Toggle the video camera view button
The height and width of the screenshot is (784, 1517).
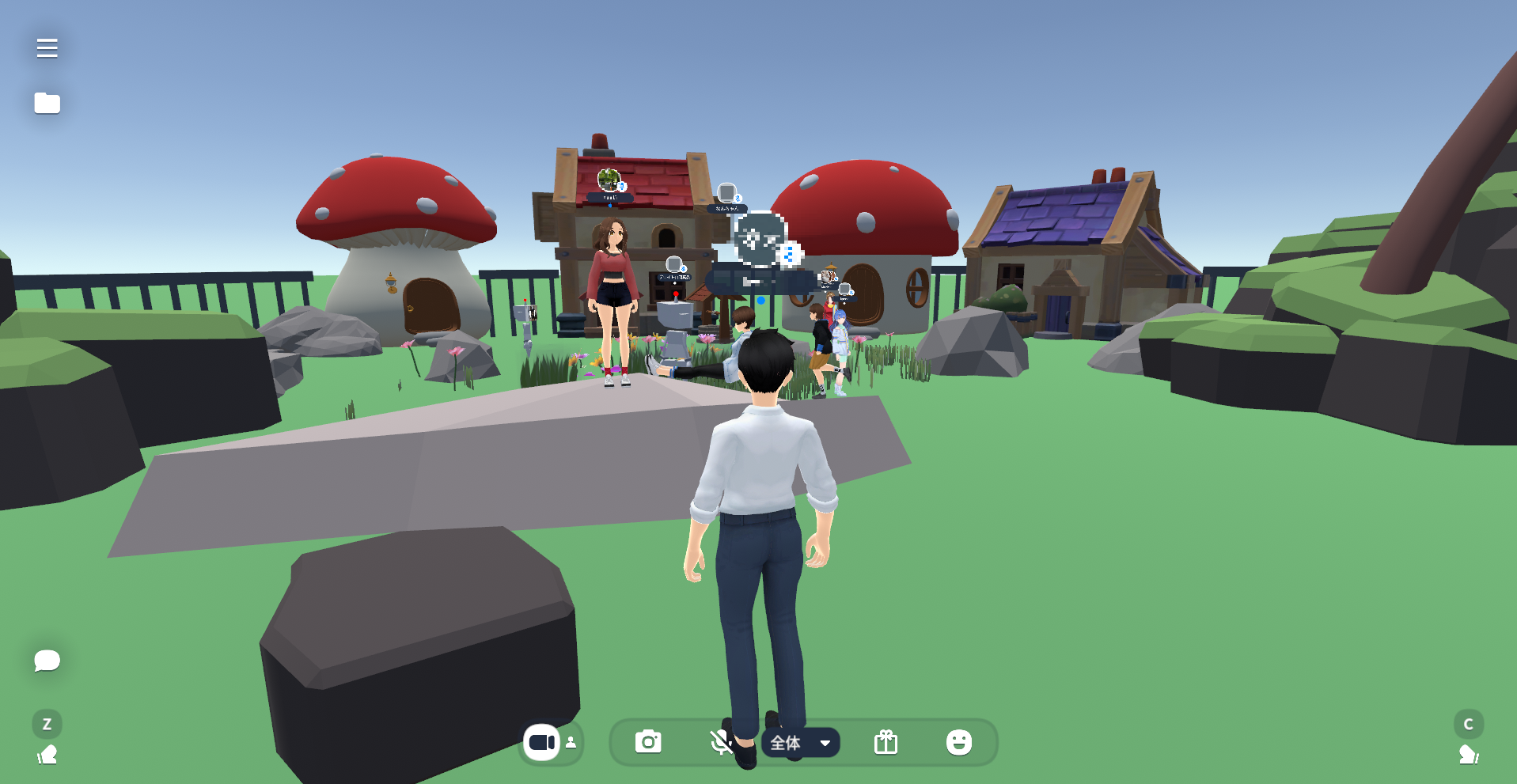pyautogui.click(x=542, y=742)
